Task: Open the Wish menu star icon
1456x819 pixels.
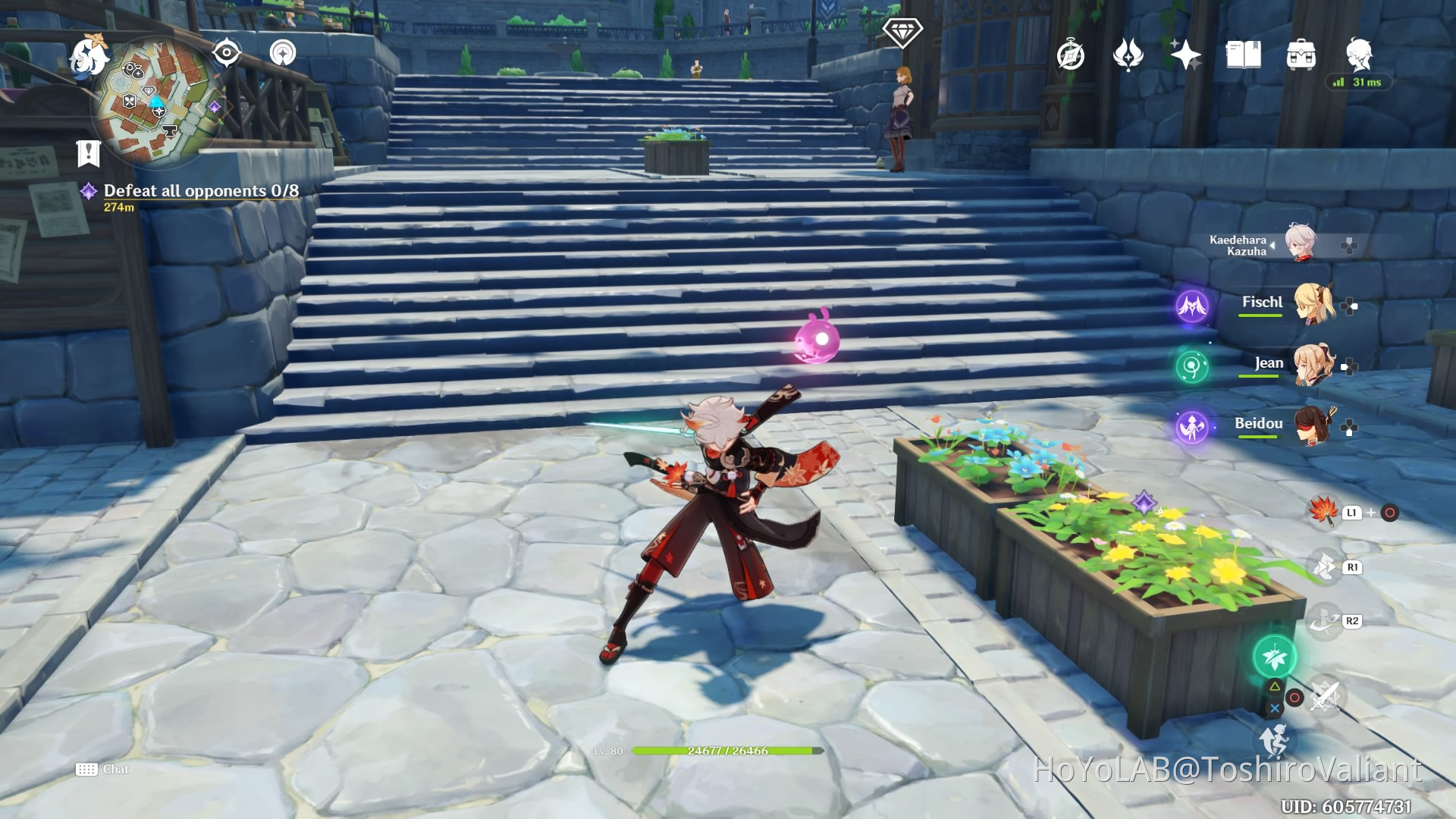Action: pyautogui.click(x=1188, y=53)
